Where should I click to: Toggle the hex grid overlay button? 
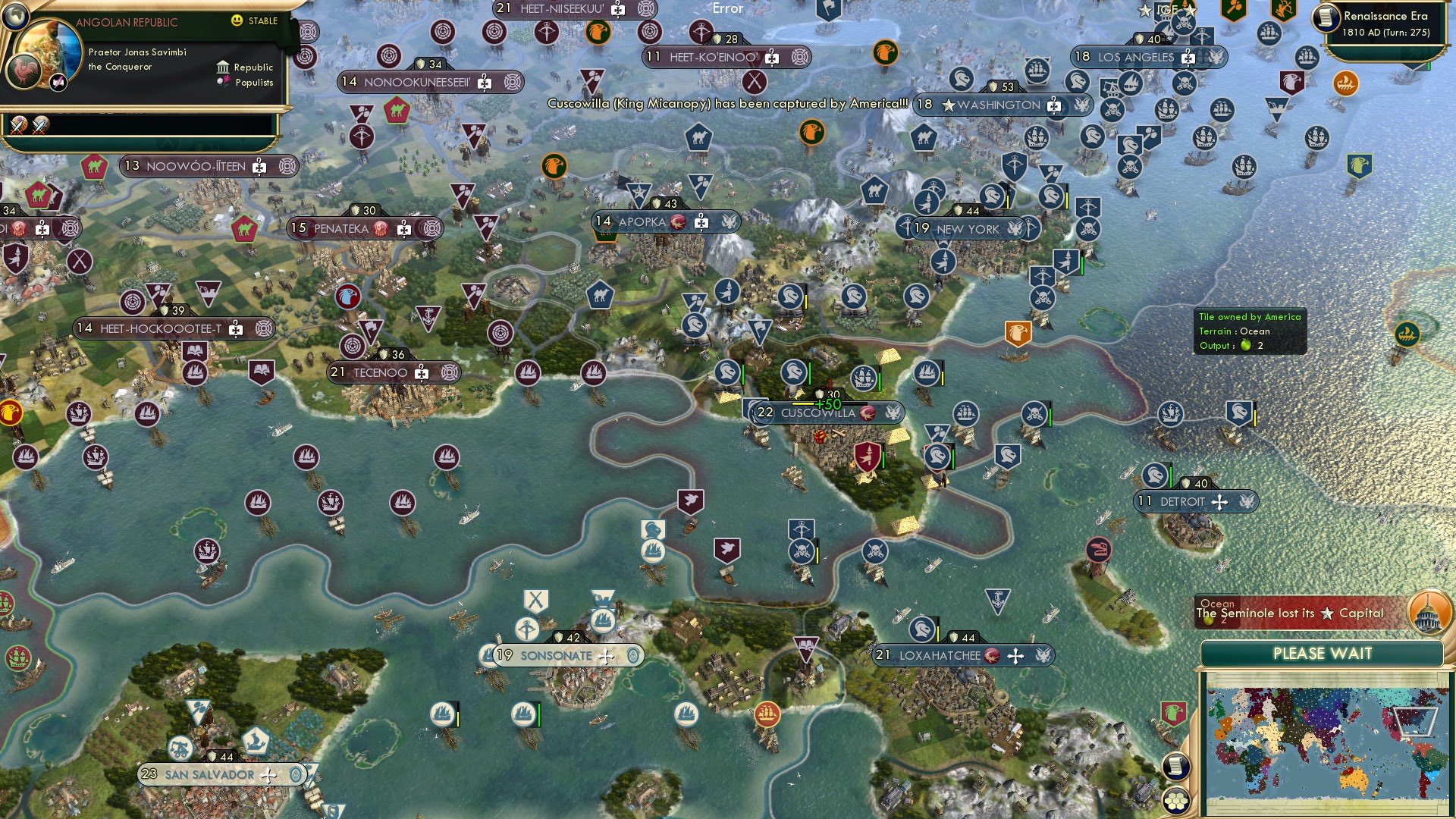click(1176, 802)
